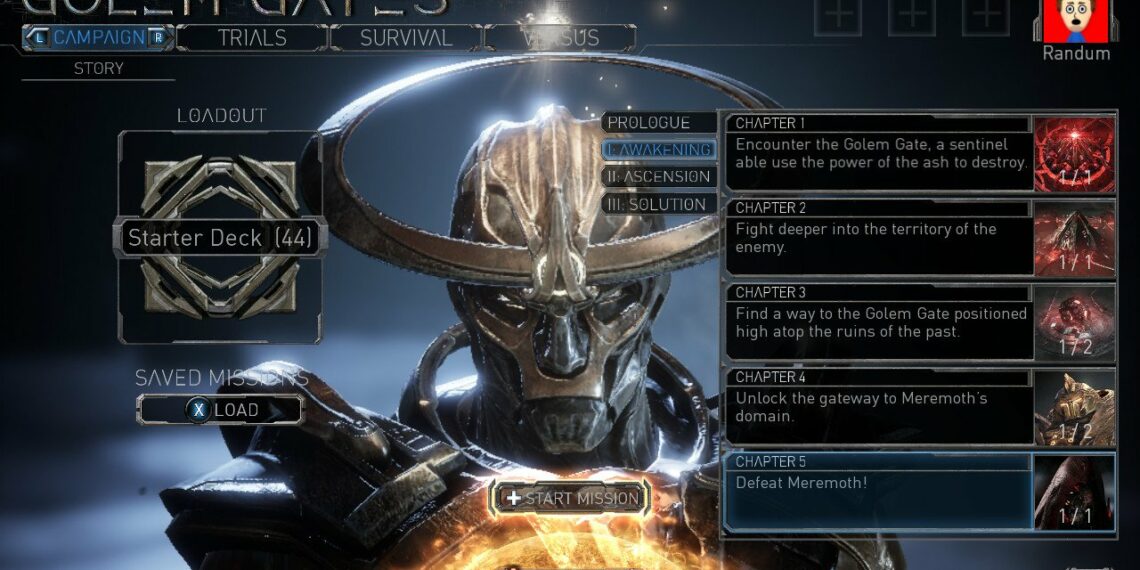This screenshot has height=570, width=1140.
Task: Choose Chapter 2 enemy territory mission
Action: point(880,237)
